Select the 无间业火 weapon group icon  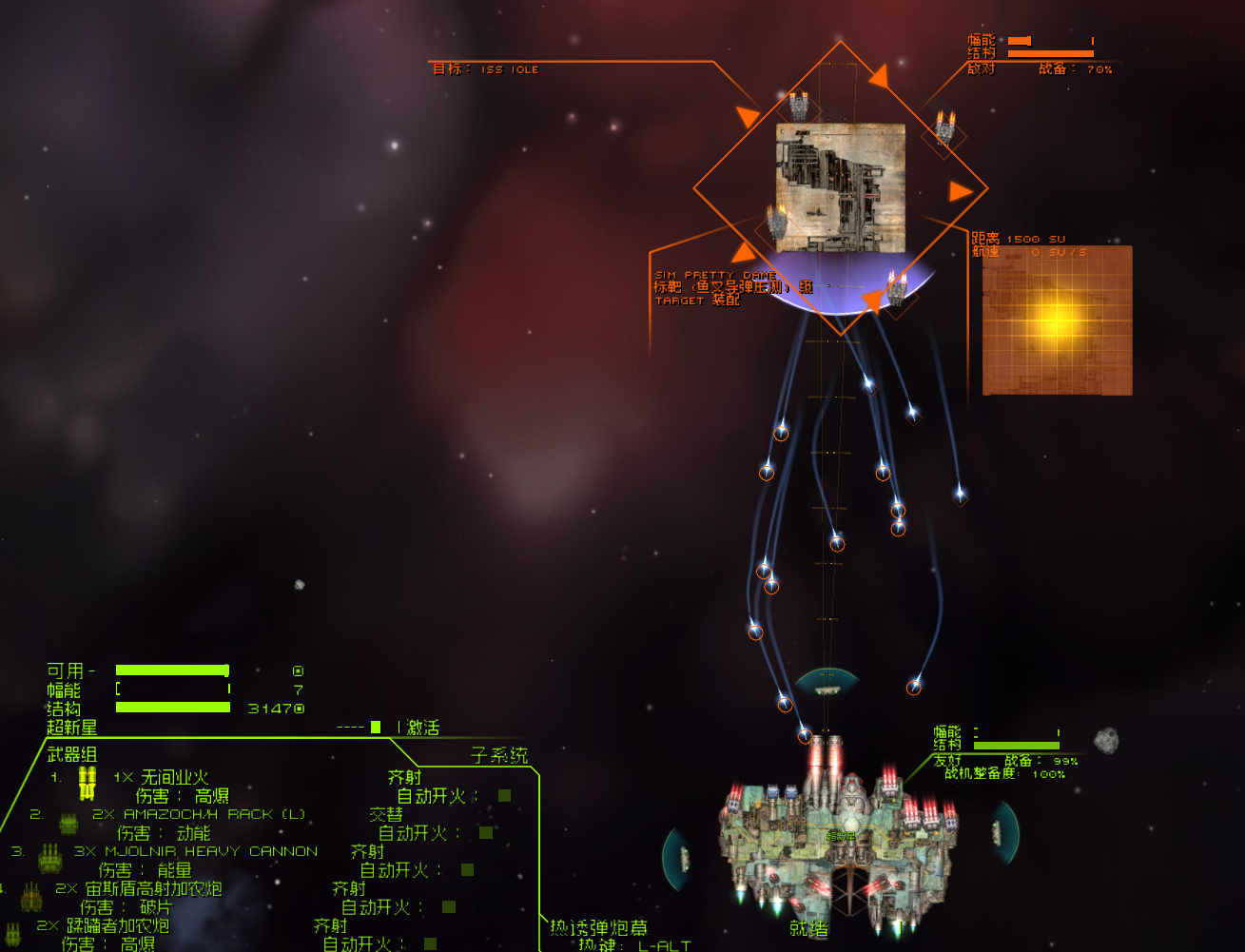[88, 784]
